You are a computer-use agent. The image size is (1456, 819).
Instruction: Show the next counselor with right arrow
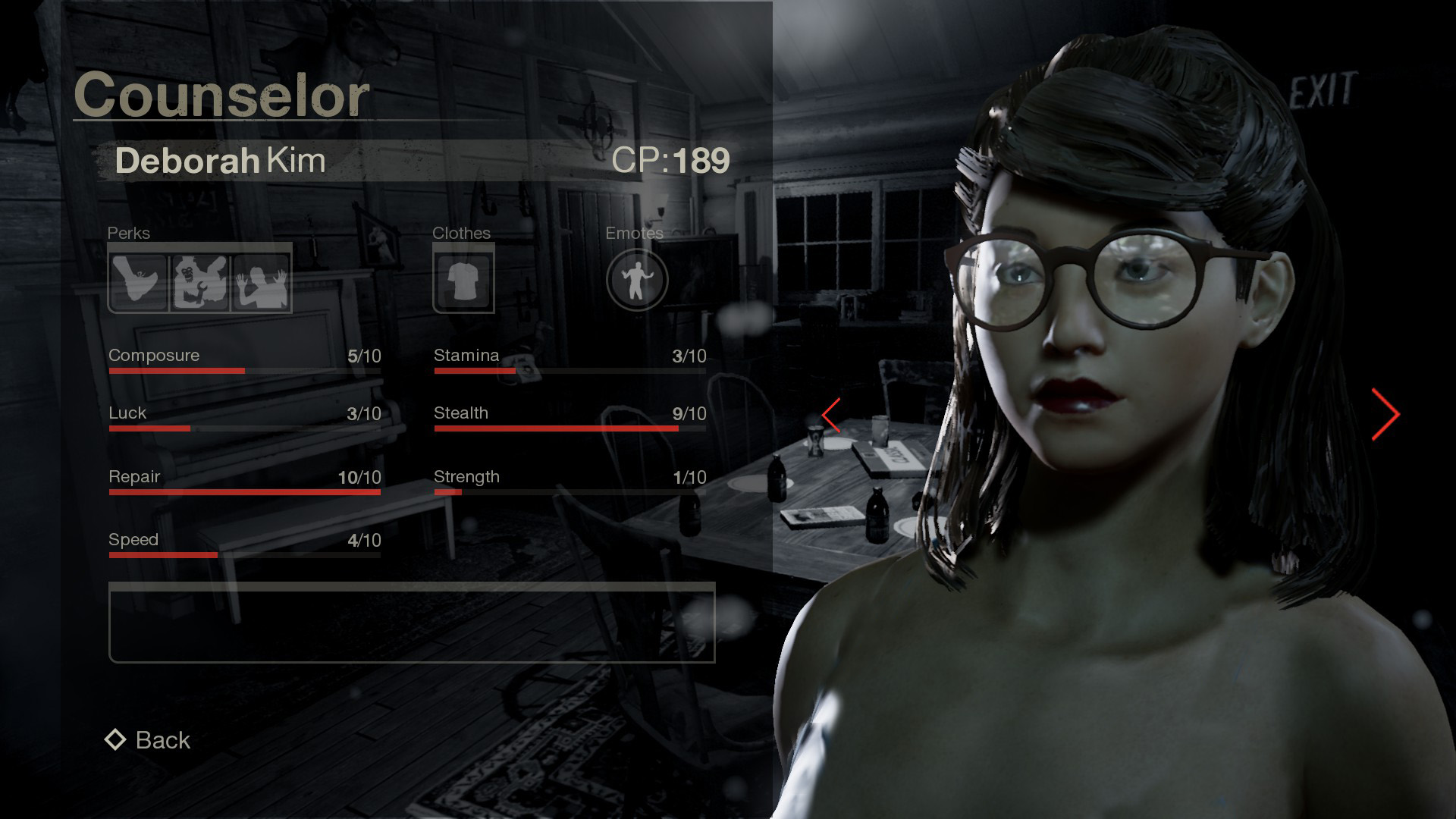pyautogui.click(x=1385, y=414)
